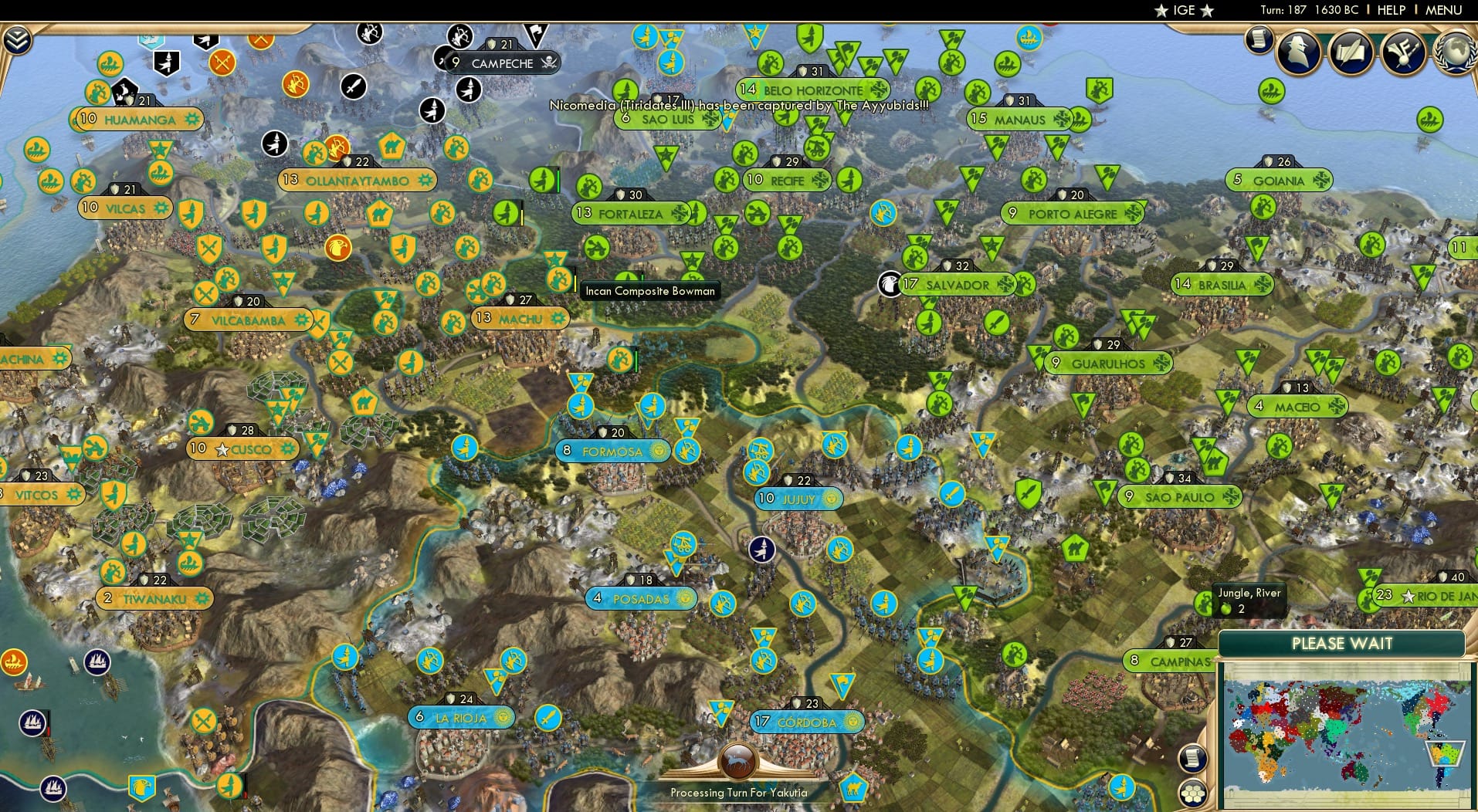Click the wolf medallion on the Processing Turn banner

(x=739, y=760)
